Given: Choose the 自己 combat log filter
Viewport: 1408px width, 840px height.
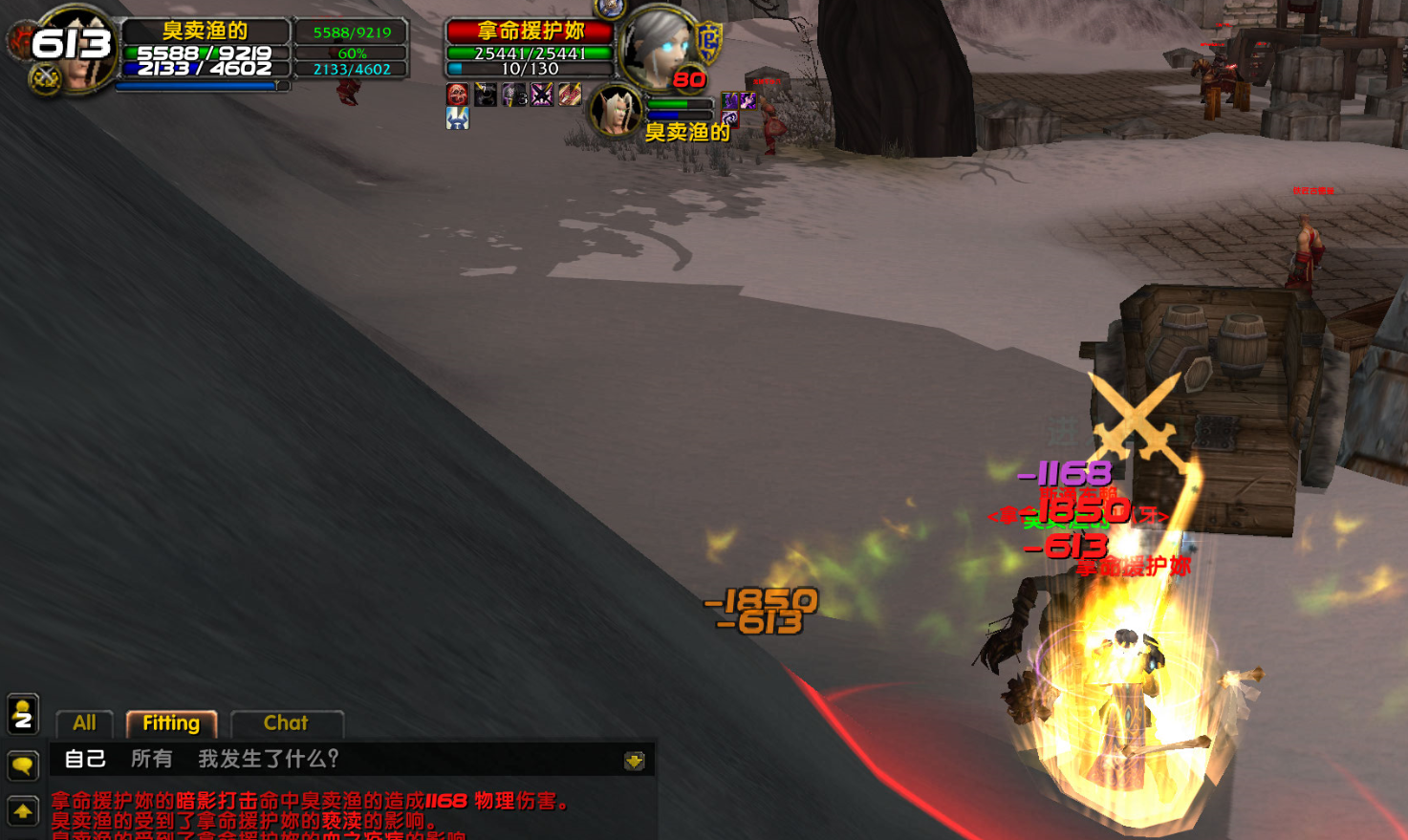Looking at the screenshot, I should tap(84, 759).
